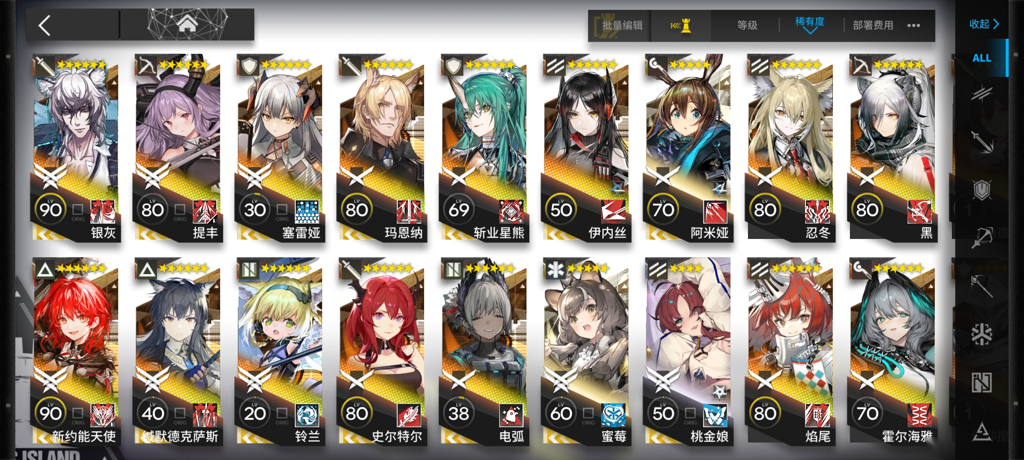Return to the home screen

pyautogui.click(x=186, y=25)
